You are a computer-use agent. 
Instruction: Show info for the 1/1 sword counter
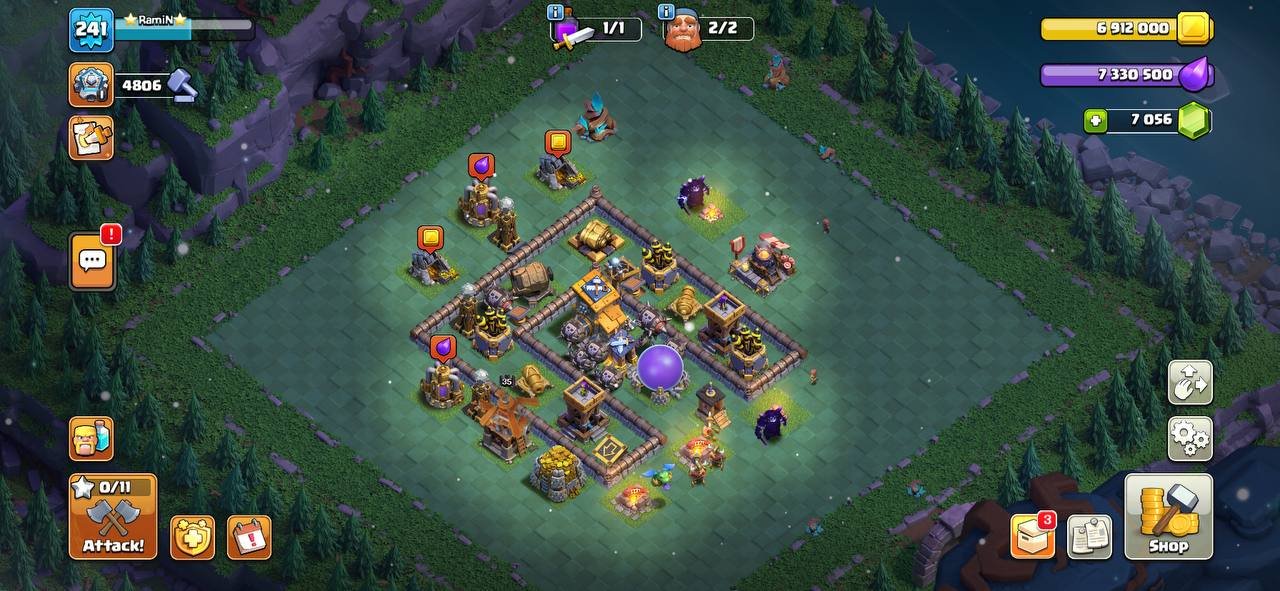[556, 13]
